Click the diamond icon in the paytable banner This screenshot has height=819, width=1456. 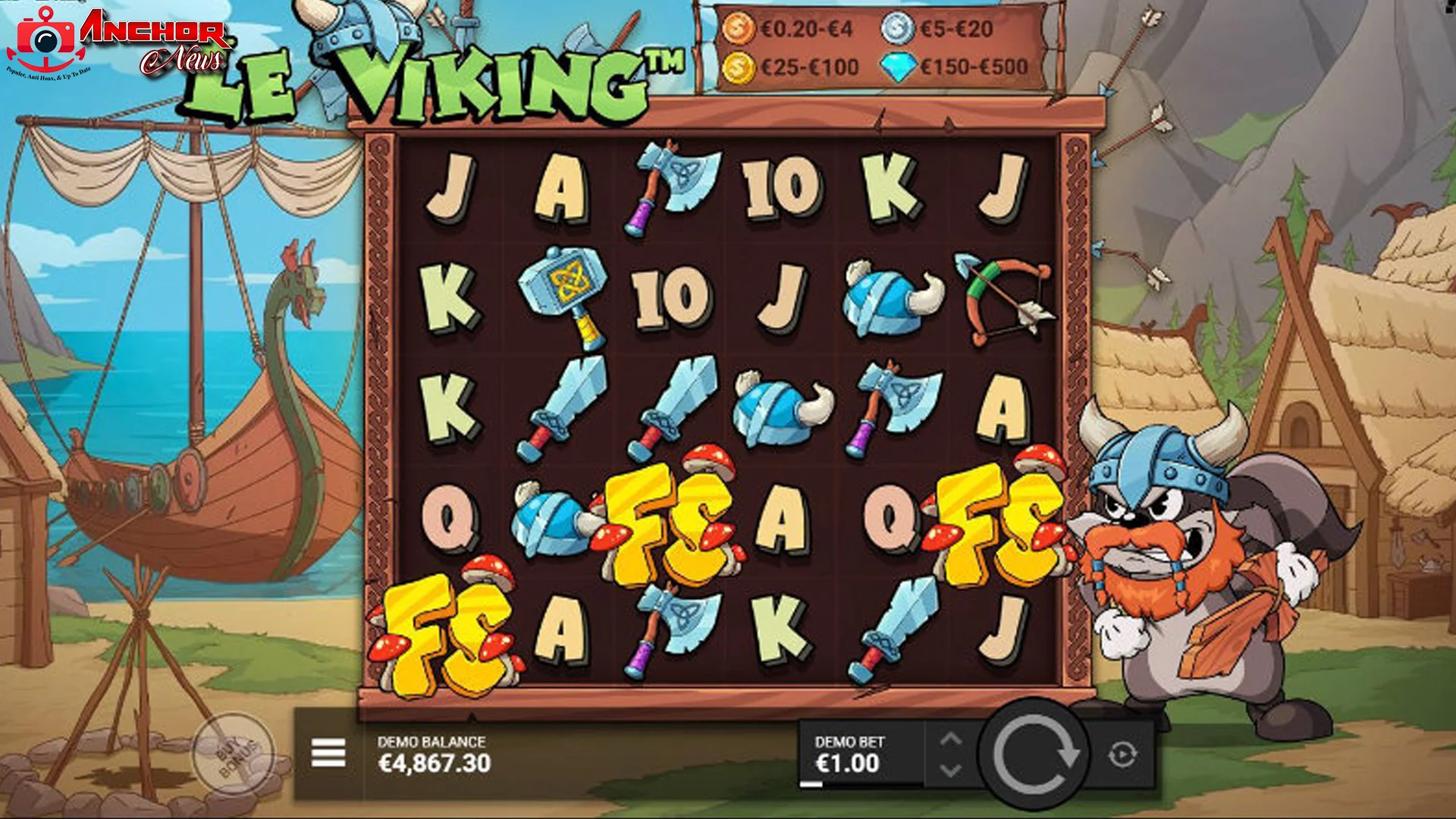tap(899, 67)
